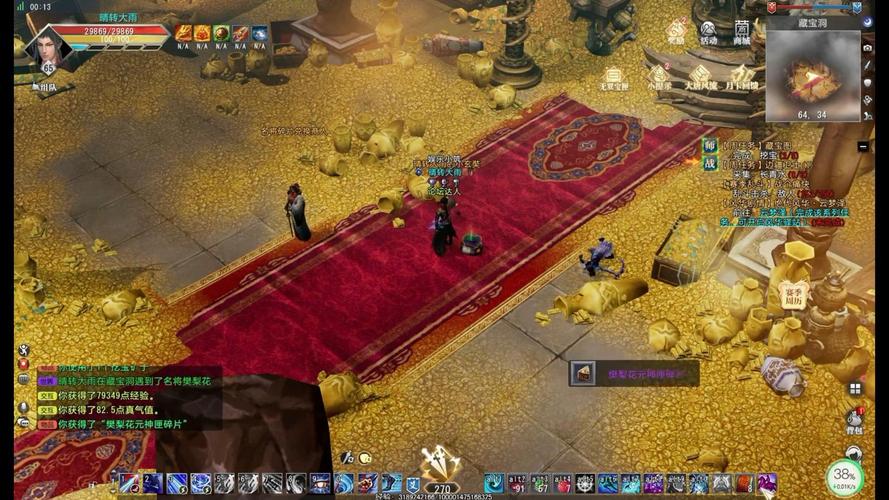The height and width of the screenshot is (500, 889).
Task: Switch to the 师 quest tracker tab
Action: click(709, 145)
